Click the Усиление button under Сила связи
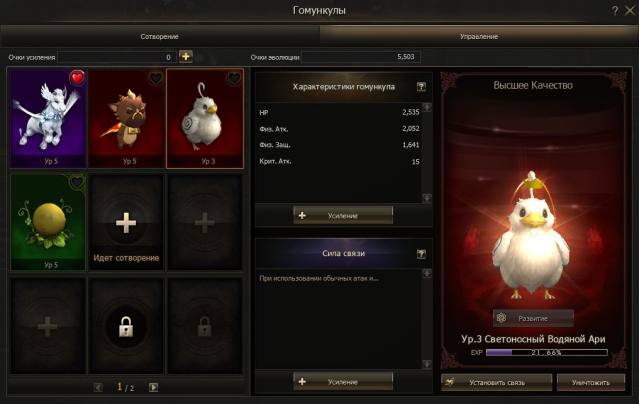639x404 pixels. pos(343,381)
